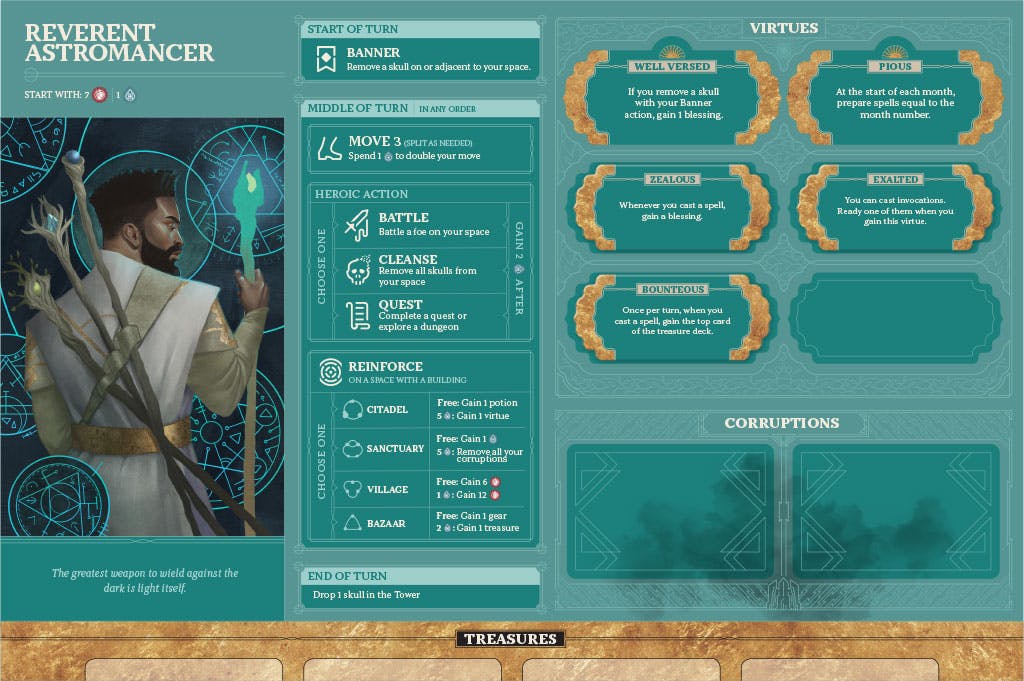Choose the Move 3 action
Viewport: 1024px width, 681px height.
(420, 148)
